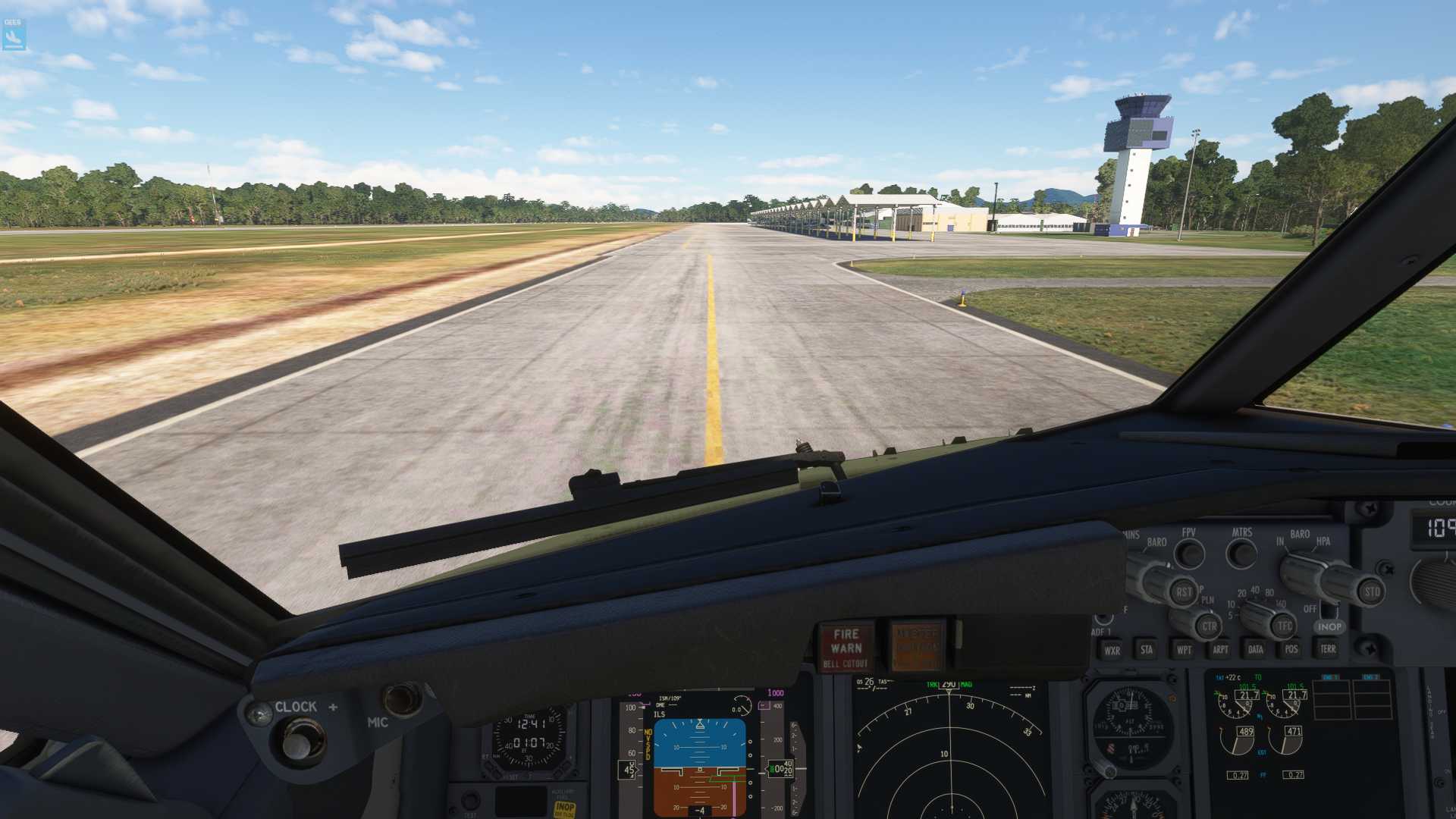Click the MIC push-to-talk button
Screen dimensions: 1456x819
coord(402,701)
